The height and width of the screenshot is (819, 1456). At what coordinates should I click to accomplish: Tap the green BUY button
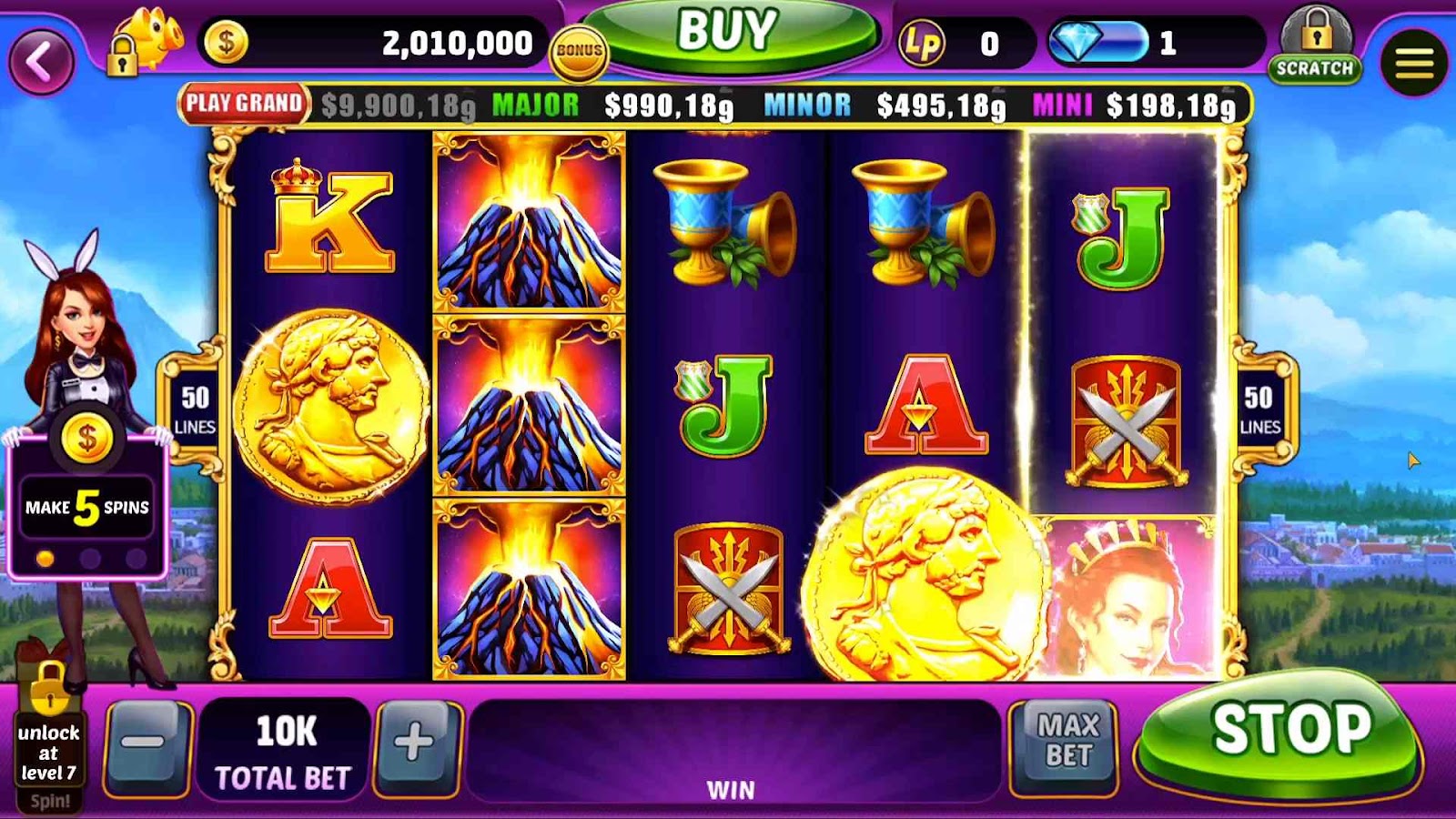tap(728, 35)
